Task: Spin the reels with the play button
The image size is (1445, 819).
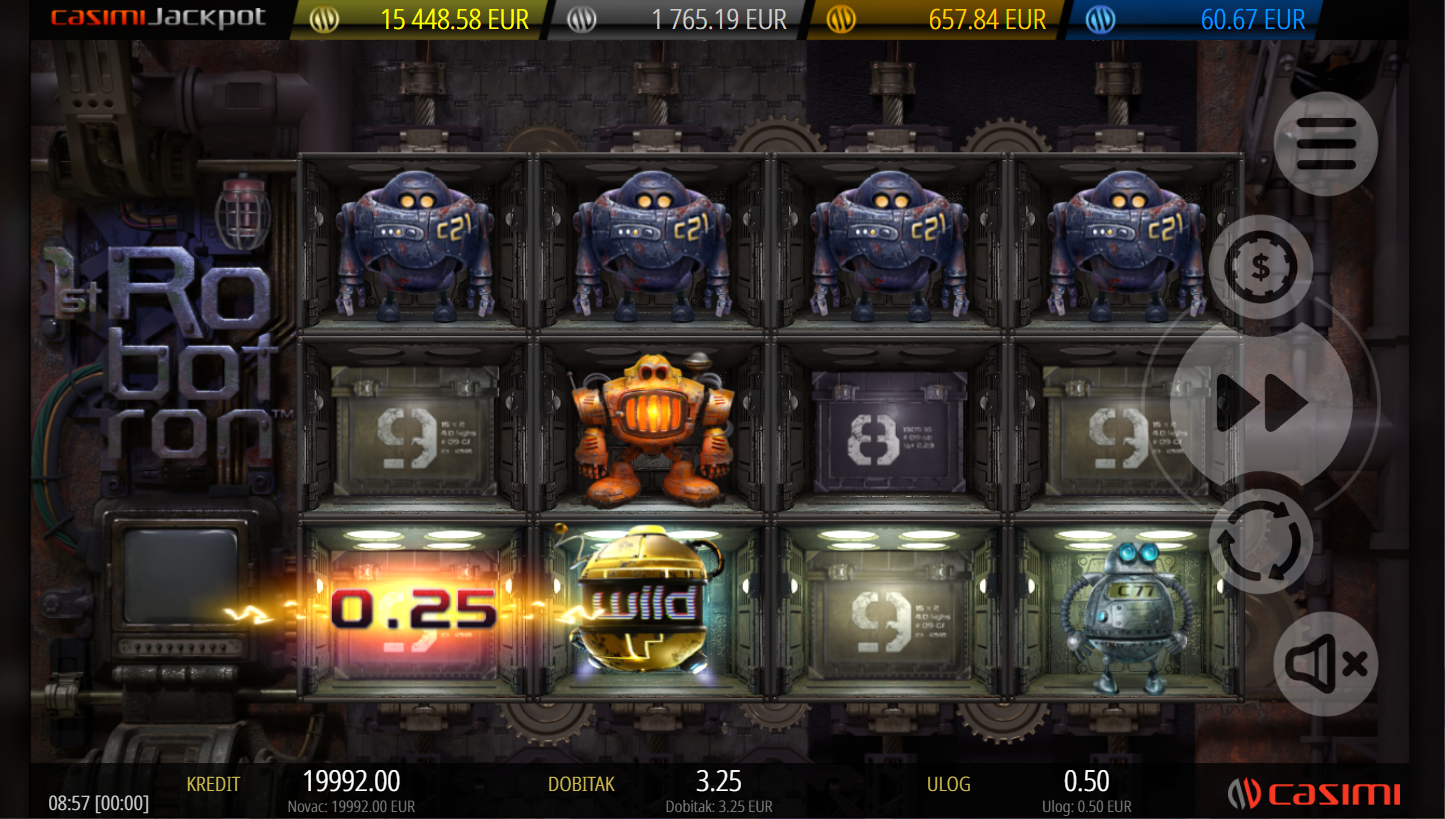Action: 1261,404
